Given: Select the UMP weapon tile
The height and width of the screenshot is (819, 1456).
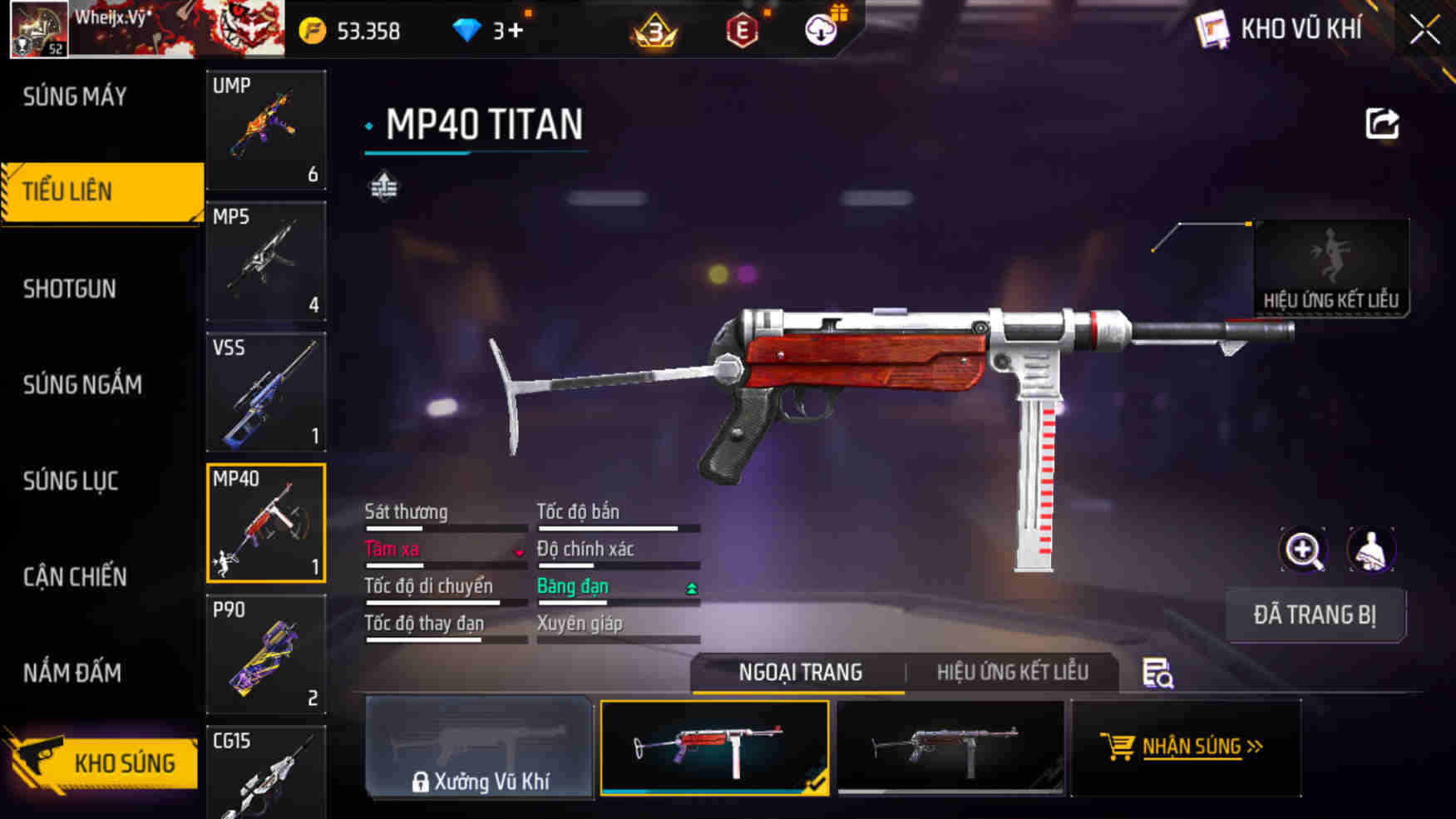Looking at the screenshot, I should point(265,130).
